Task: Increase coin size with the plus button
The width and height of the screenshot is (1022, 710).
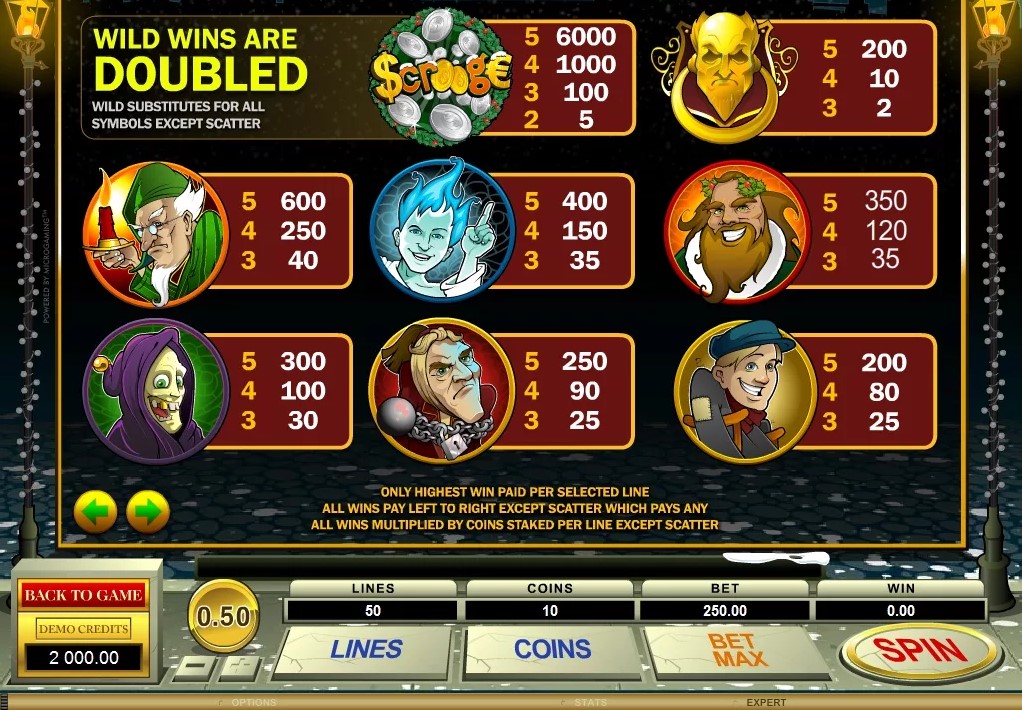Action: (x=240, y=667)
